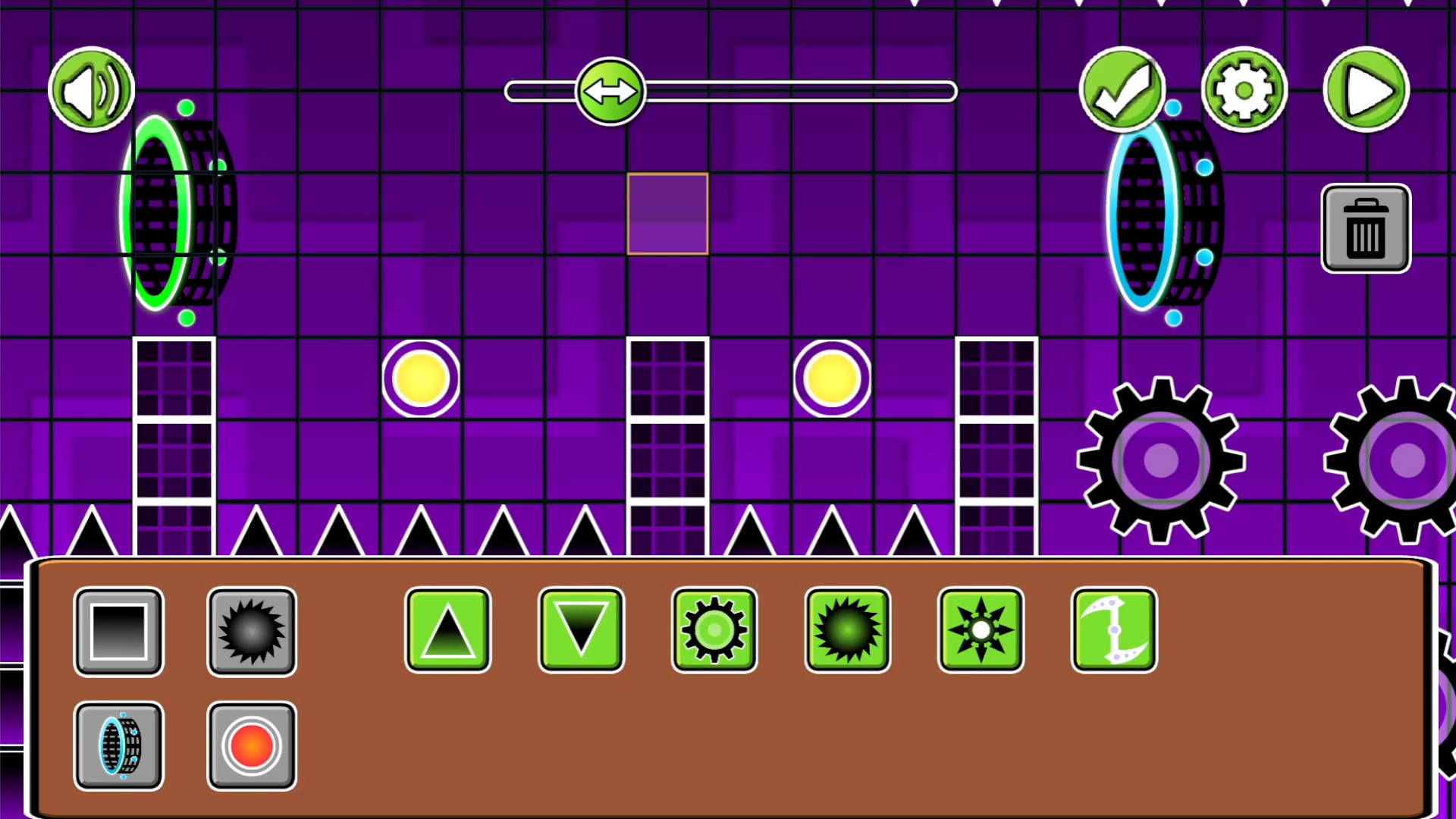This screenshot has height=819, width=1456.
Task: Click the trash can to delete objects
Action: pos(1365,228)
